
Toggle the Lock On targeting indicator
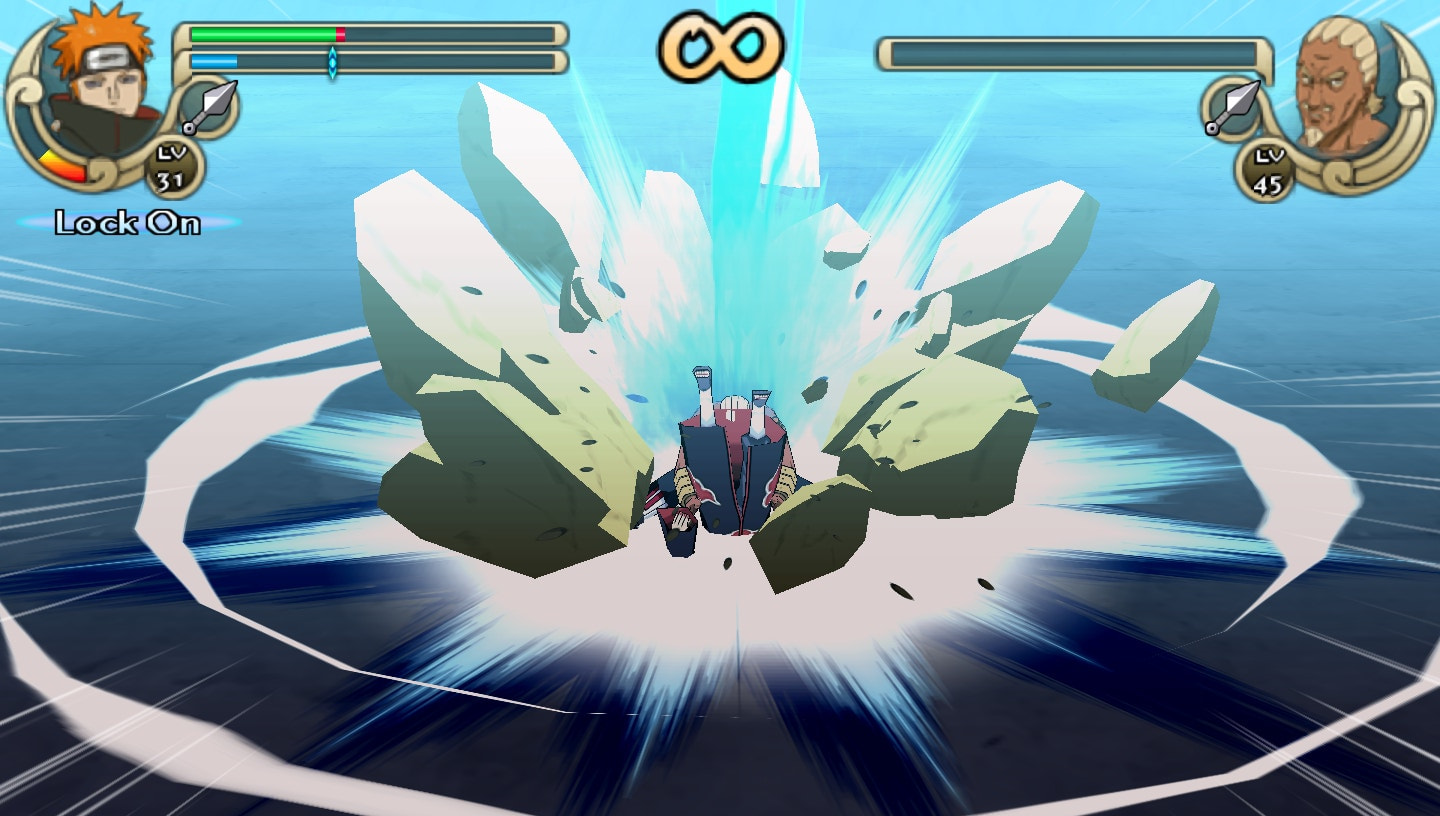click(x=129, y=222)
